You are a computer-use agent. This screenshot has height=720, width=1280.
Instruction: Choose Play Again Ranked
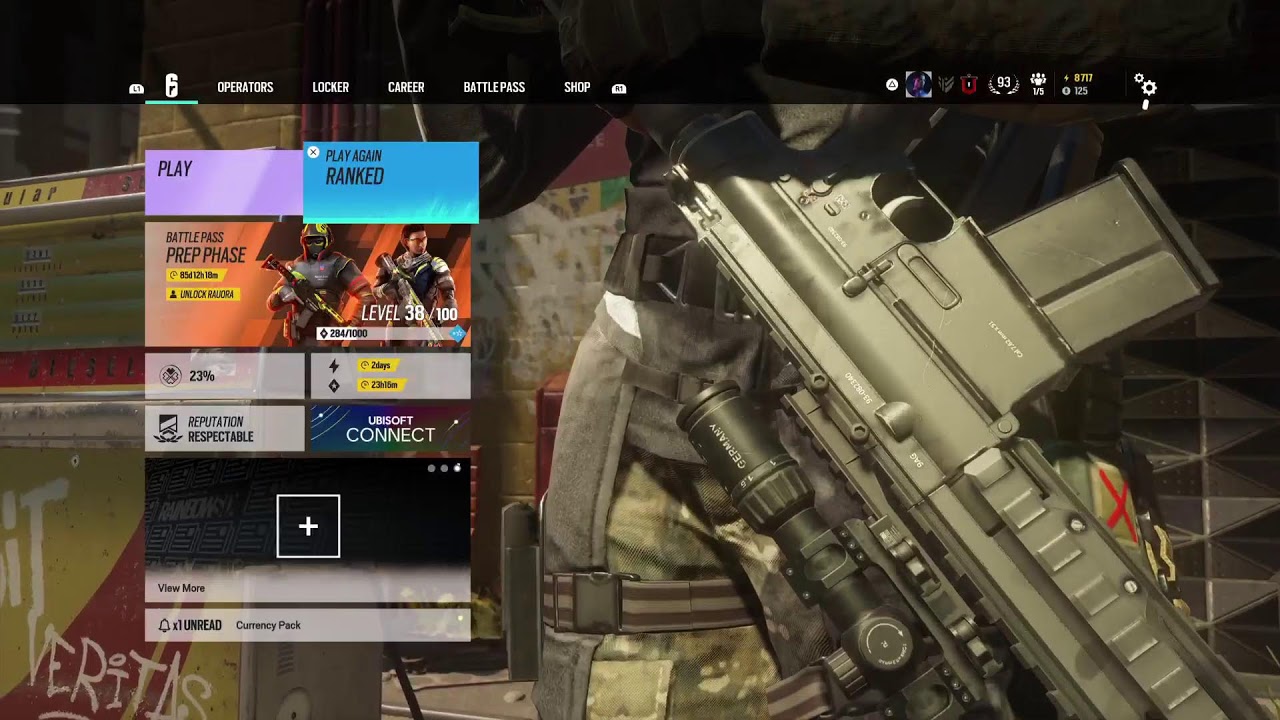coord(391,181)
